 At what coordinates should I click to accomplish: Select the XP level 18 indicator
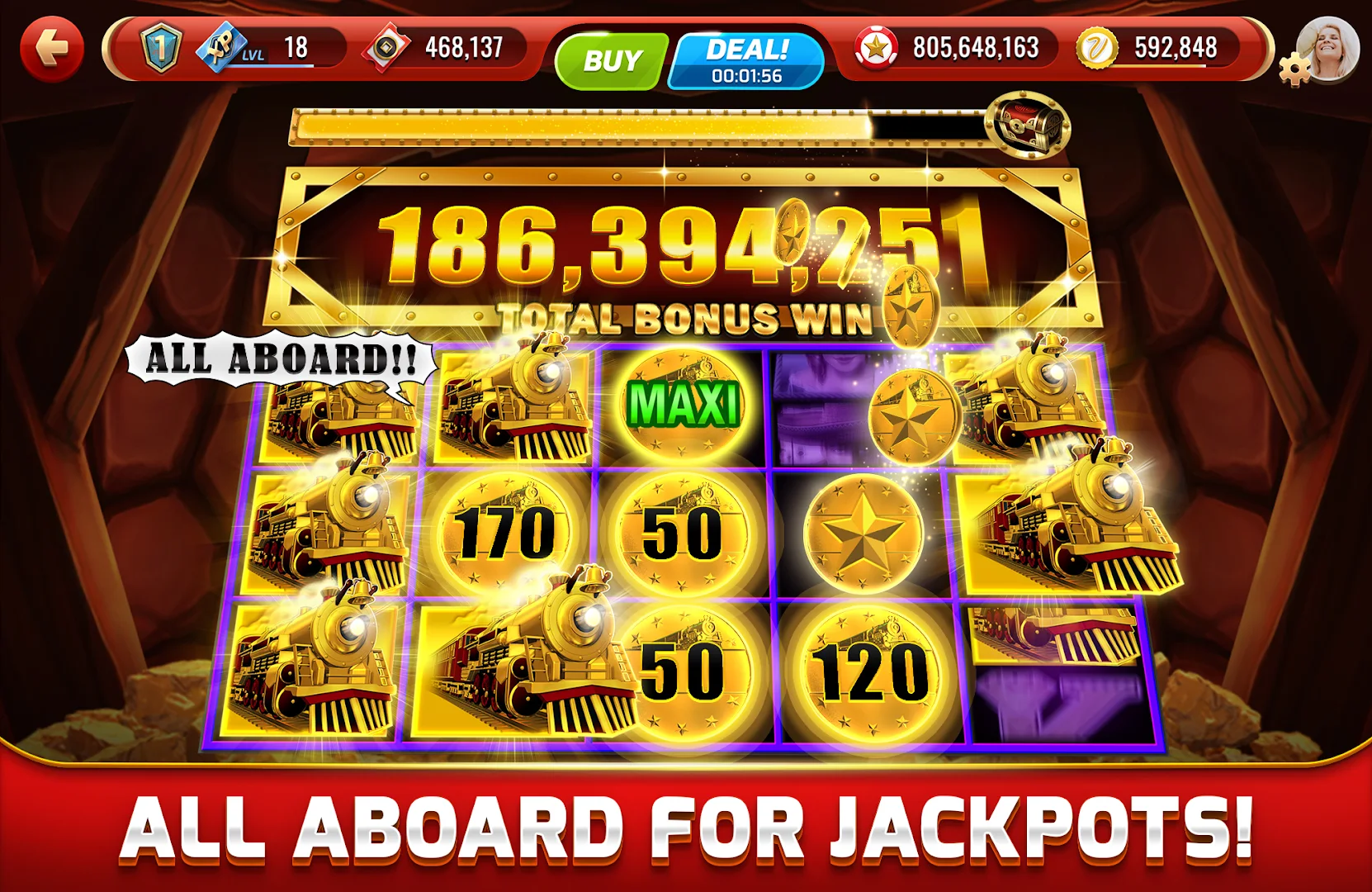tap(248, 50)
